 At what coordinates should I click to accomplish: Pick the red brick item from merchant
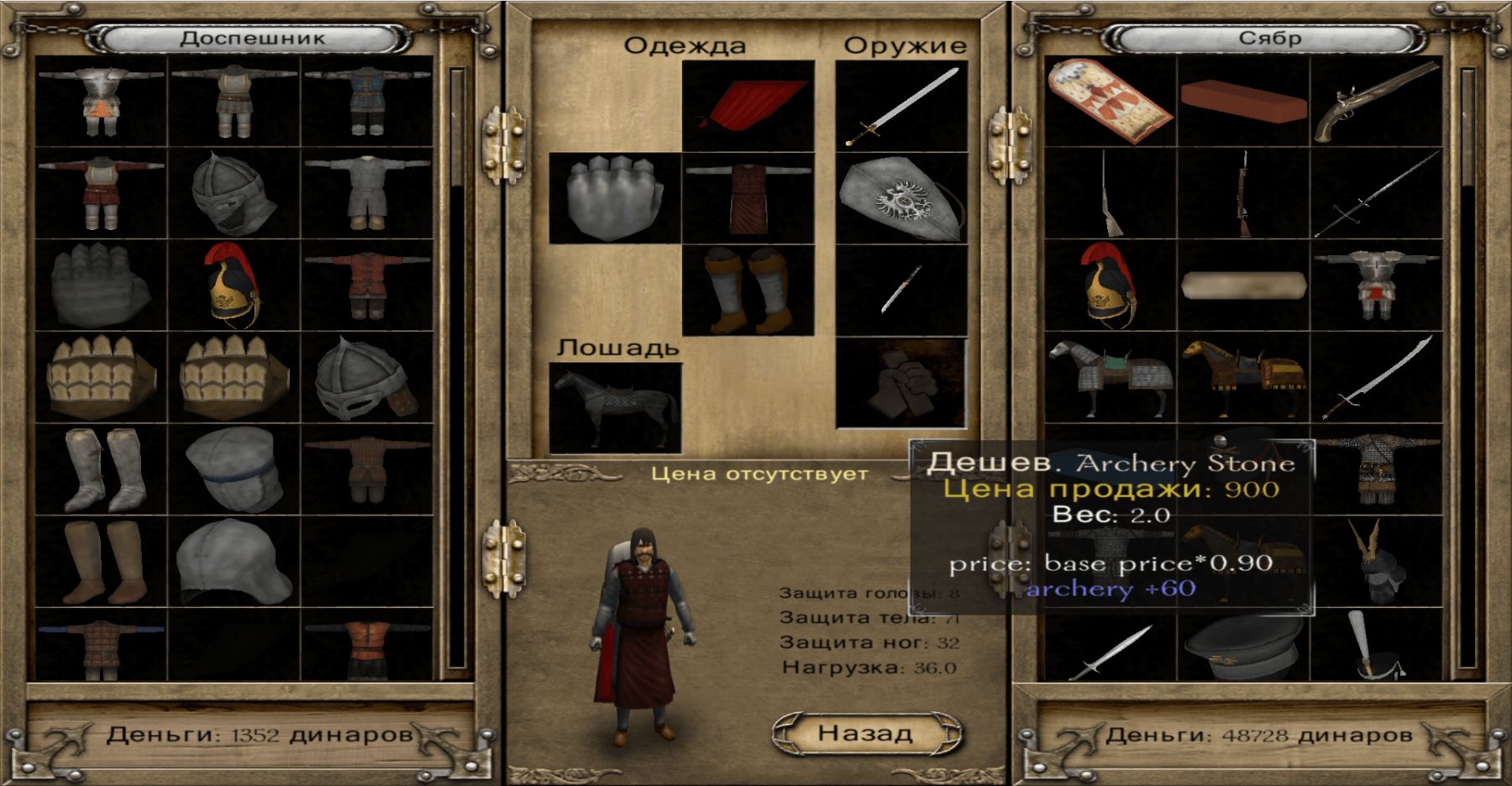(x=1243, y=101)
